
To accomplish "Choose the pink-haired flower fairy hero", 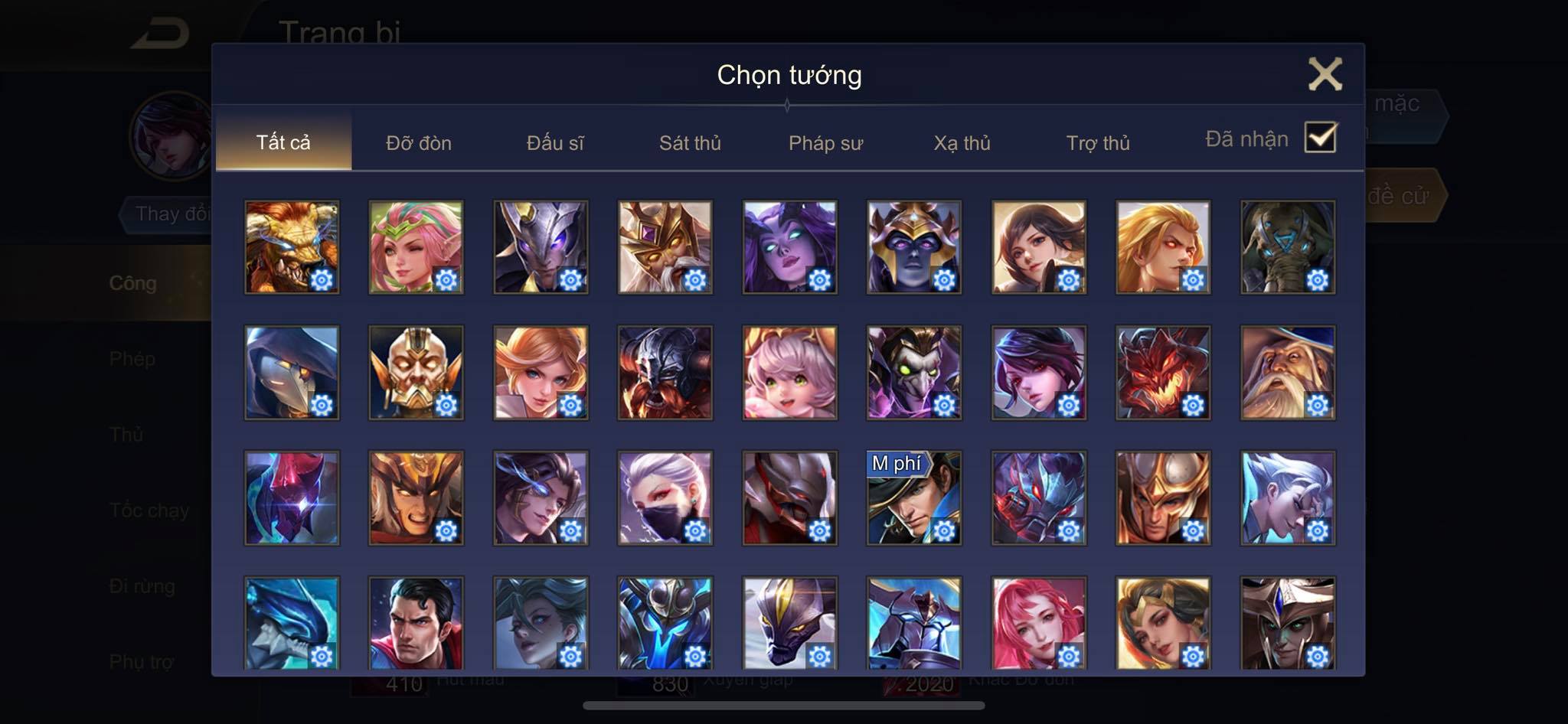I will [416, 247].
